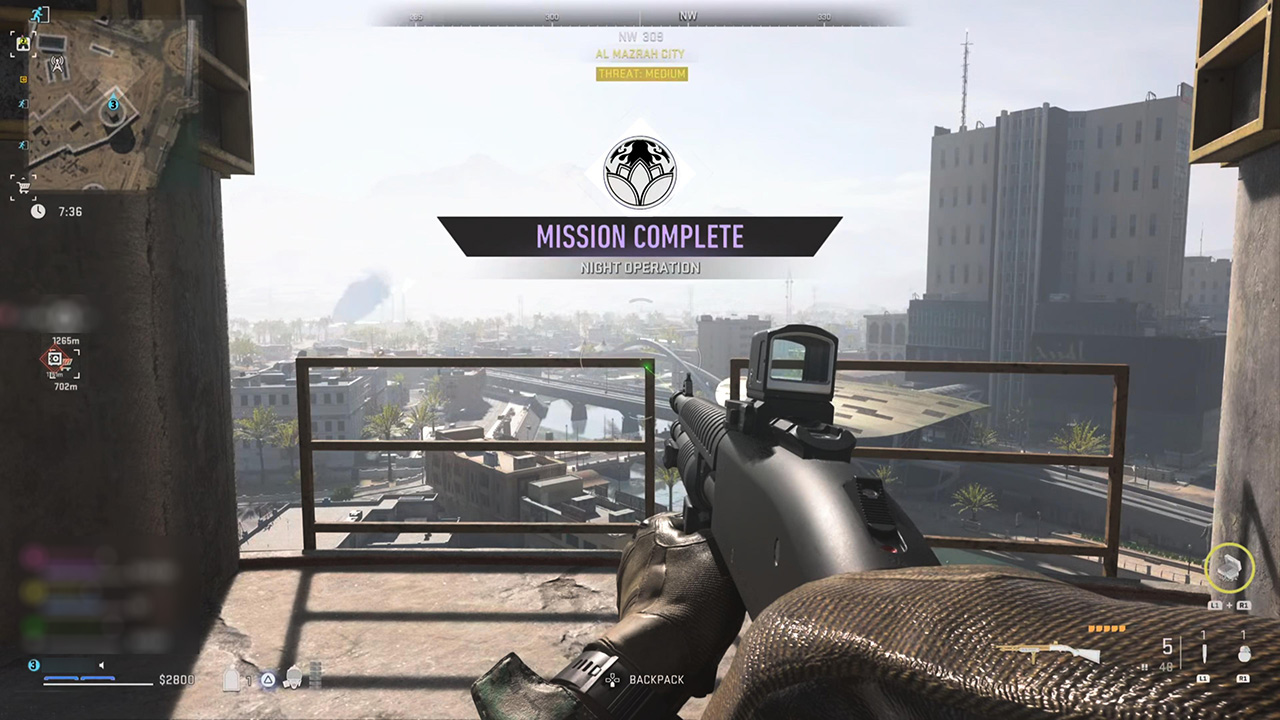Expand the circled chair pickup indicator

click(1230, 568)
